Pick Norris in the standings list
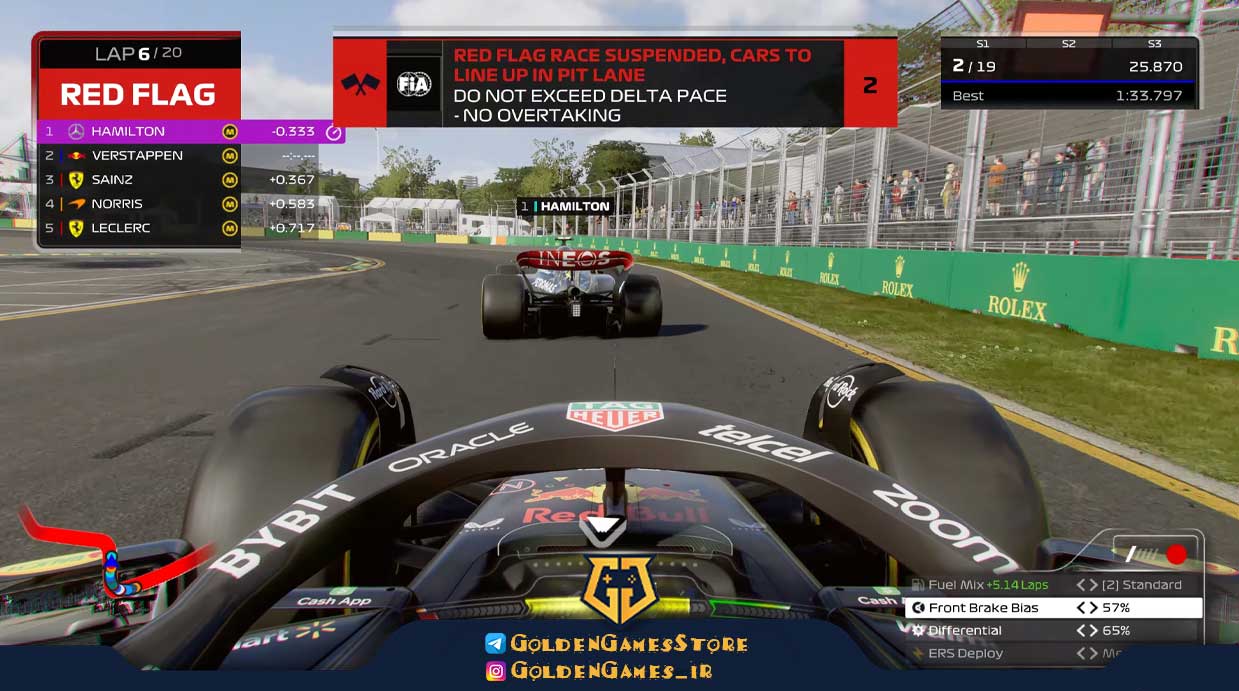Image resolution: width=1239 pixels, height=691 pixels. click(140, 204)
